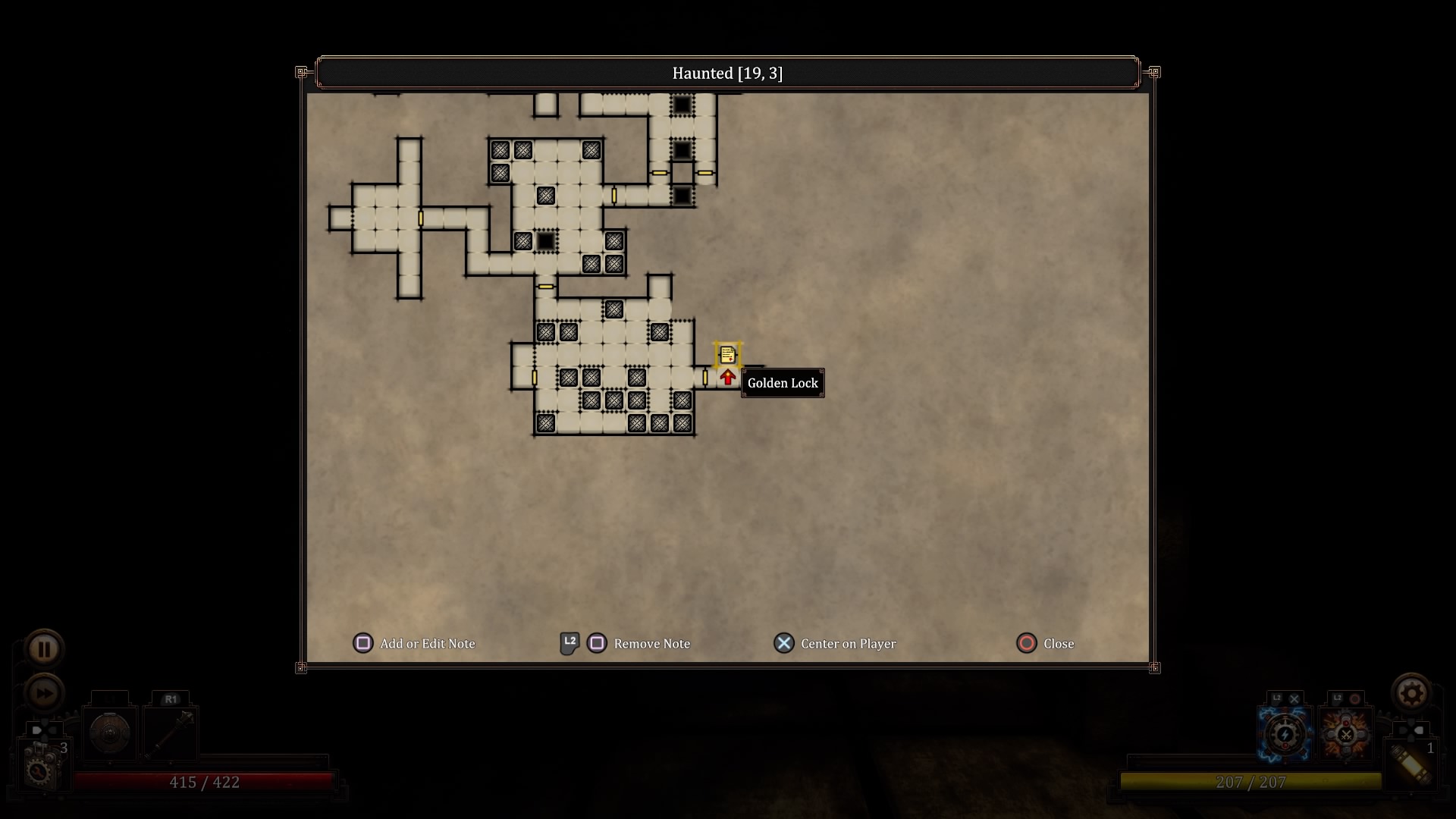Activate the fast-forward button

[x=44, y=692]
